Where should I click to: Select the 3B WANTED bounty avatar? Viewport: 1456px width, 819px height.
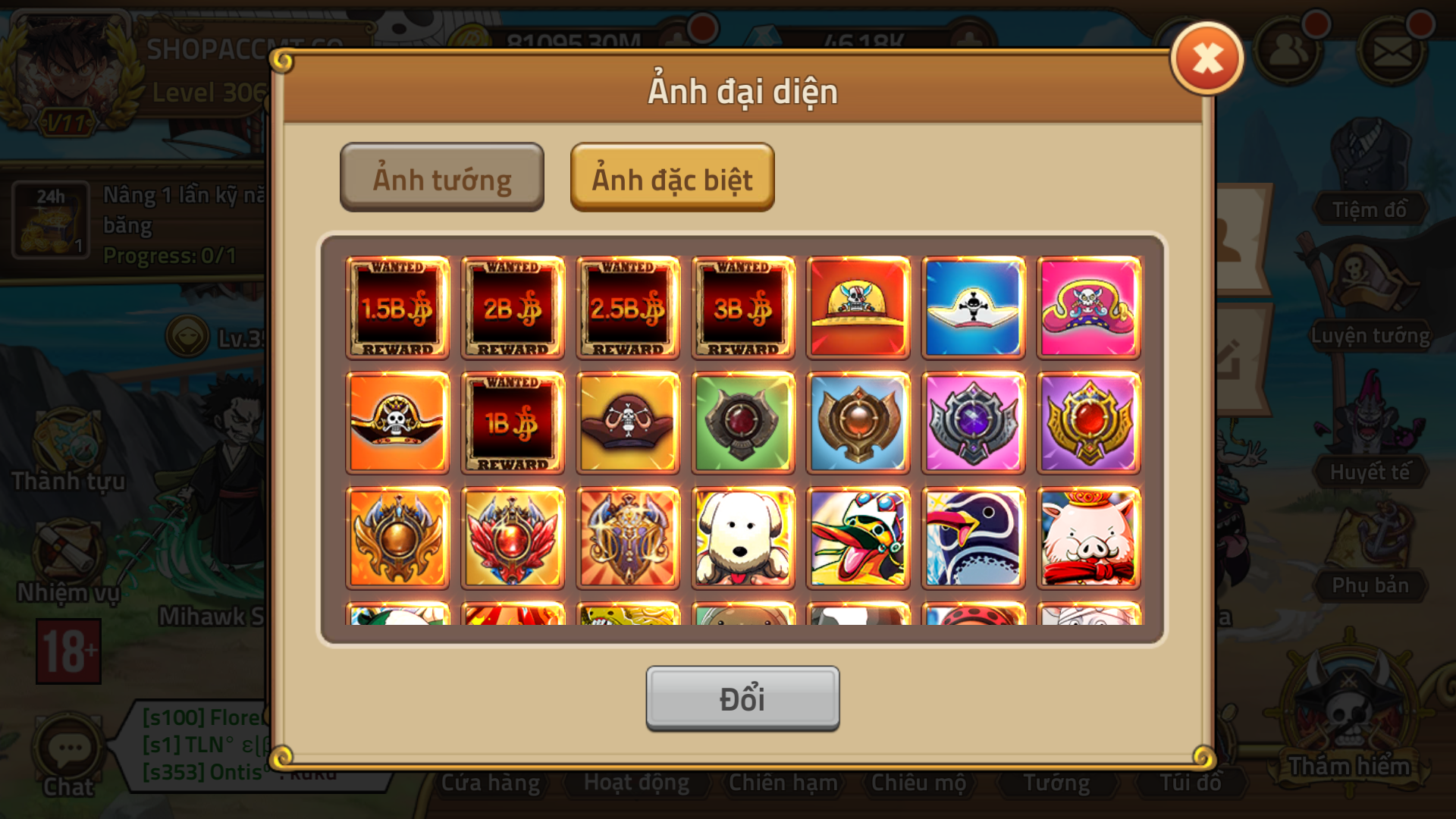pyautogui.click(x=742, y=307)
